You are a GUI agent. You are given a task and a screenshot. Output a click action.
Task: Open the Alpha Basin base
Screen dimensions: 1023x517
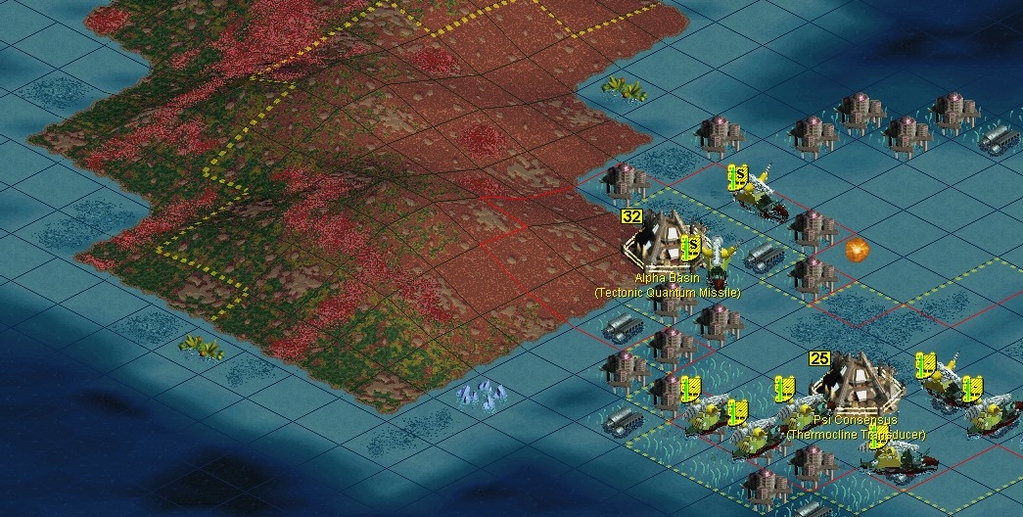pos(661,243)
